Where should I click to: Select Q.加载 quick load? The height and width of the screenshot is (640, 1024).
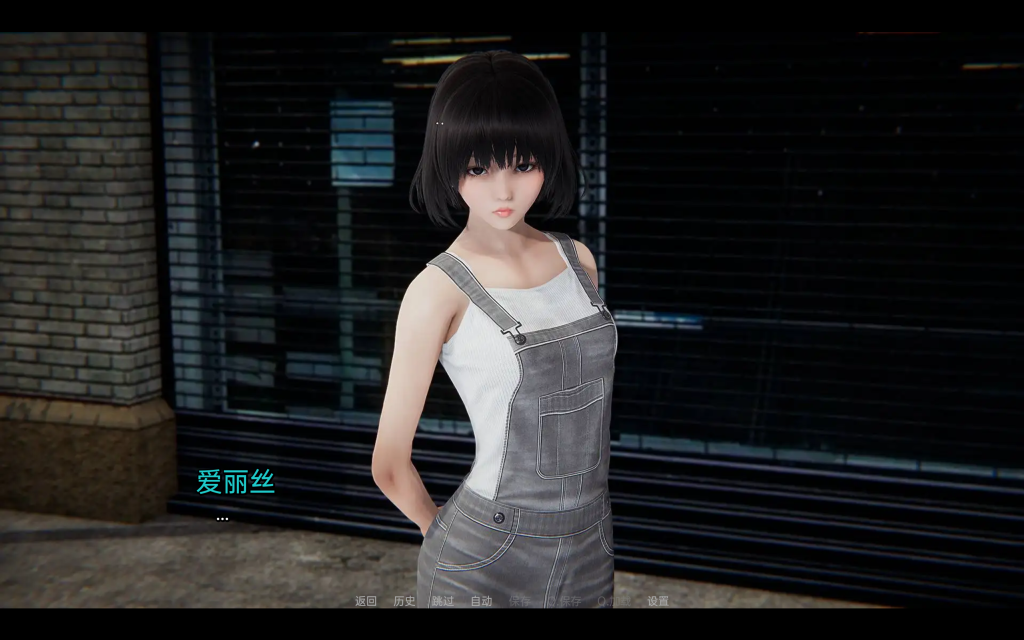[613, 601]
